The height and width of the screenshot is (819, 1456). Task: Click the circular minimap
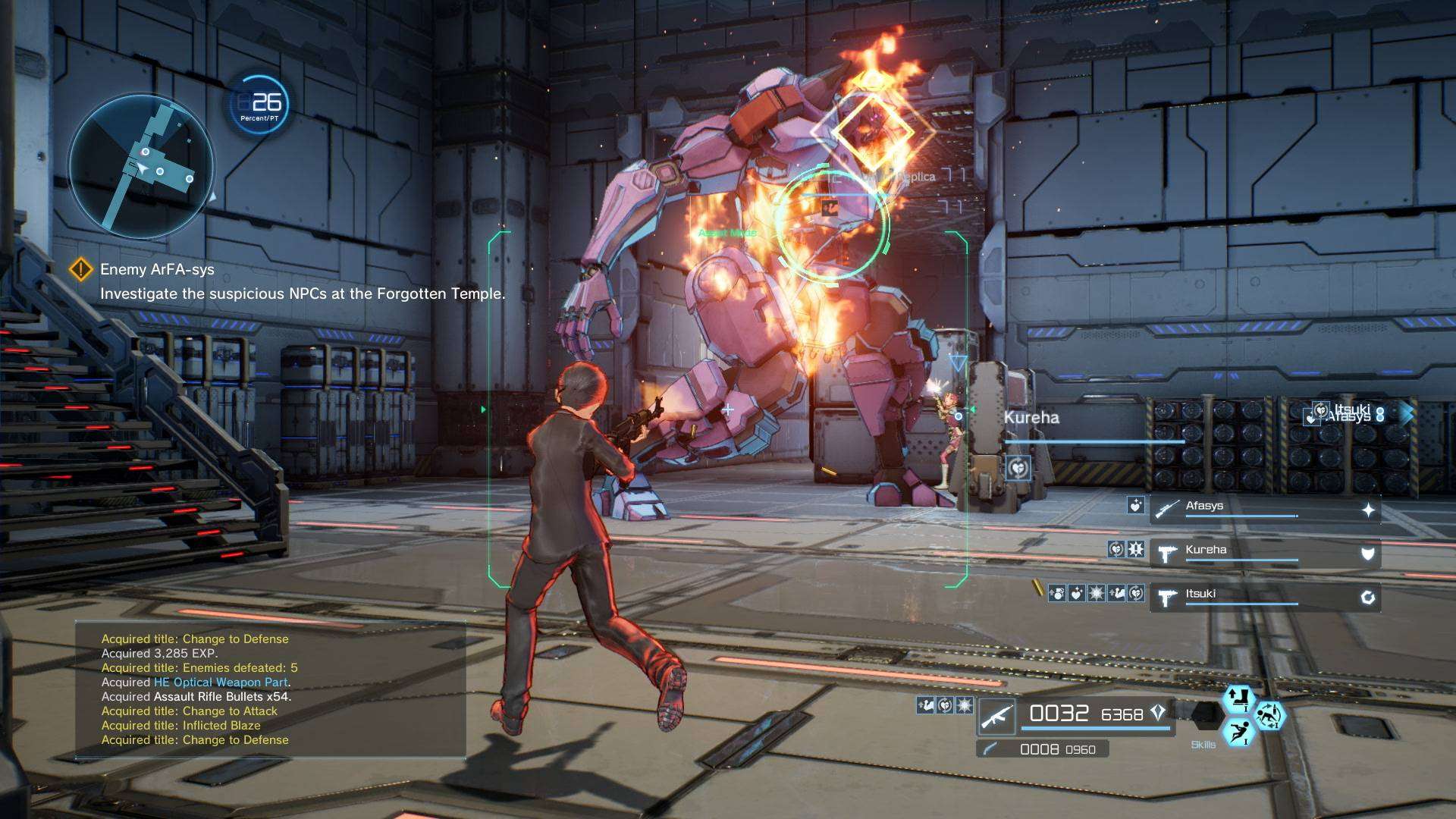pos(142,167)
